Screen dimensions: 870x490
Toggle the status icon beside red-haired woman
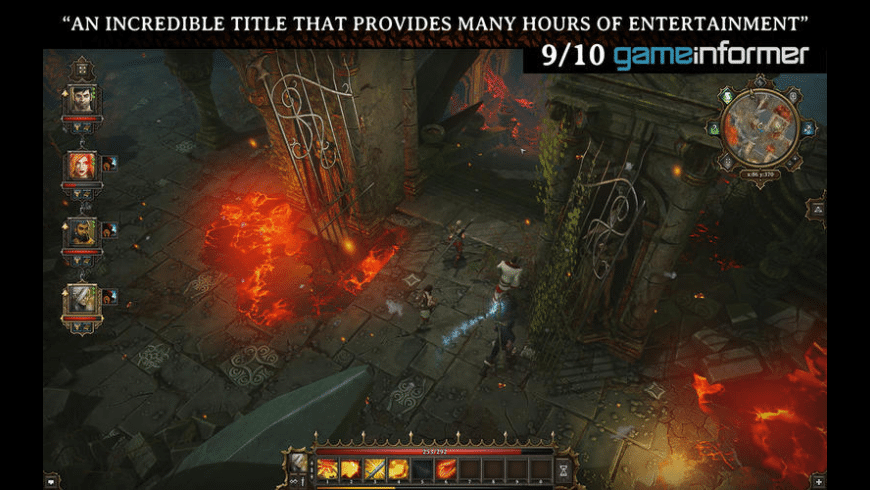[107, 164]
